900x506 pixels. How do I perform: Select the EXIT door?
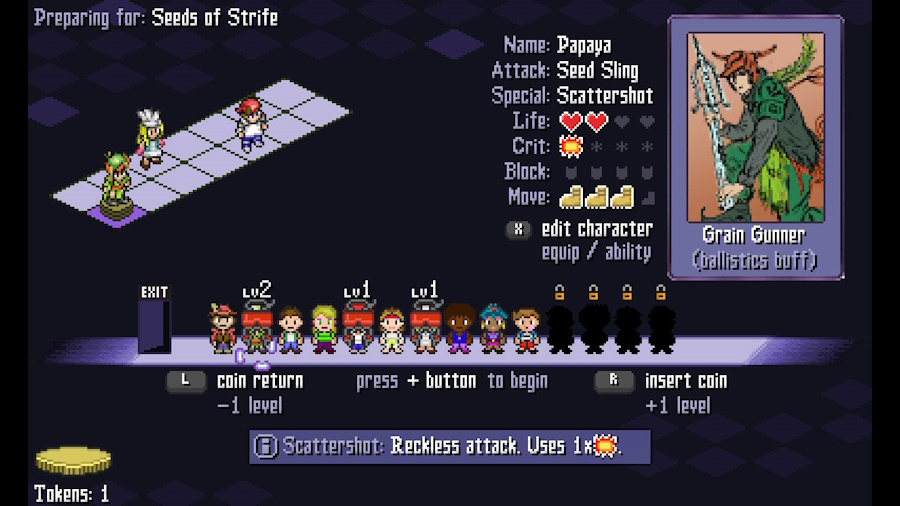(154, 322)
